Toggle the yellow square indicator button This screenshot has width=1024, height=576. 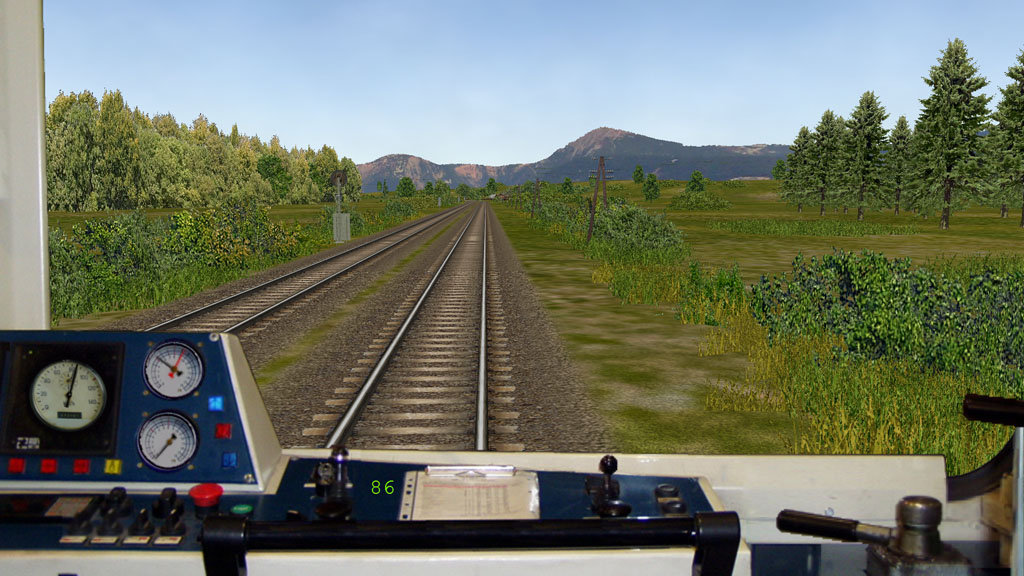coord(112,466)
